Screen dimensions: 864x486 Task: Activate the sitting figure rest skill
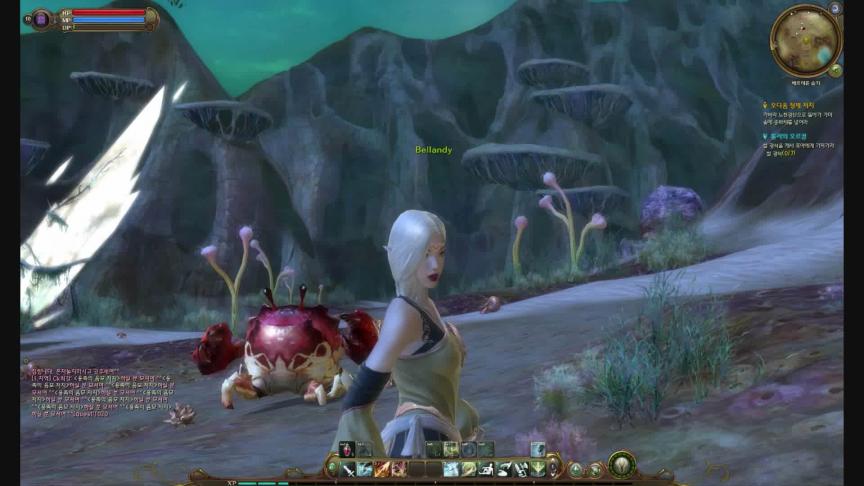pos(486,468)
